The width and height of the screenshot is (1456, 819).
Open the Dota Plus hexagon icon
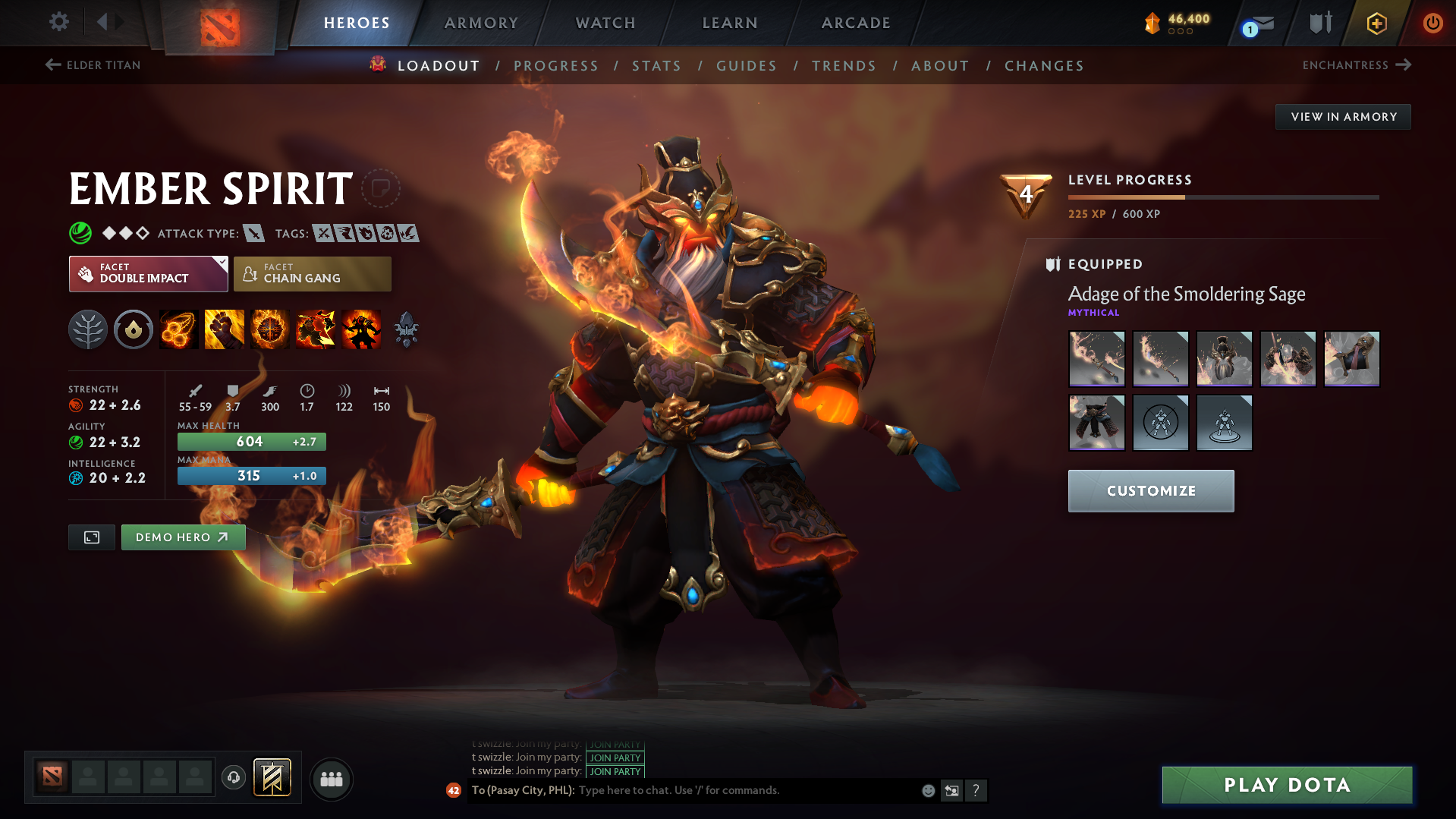(x=1376, y=23)
